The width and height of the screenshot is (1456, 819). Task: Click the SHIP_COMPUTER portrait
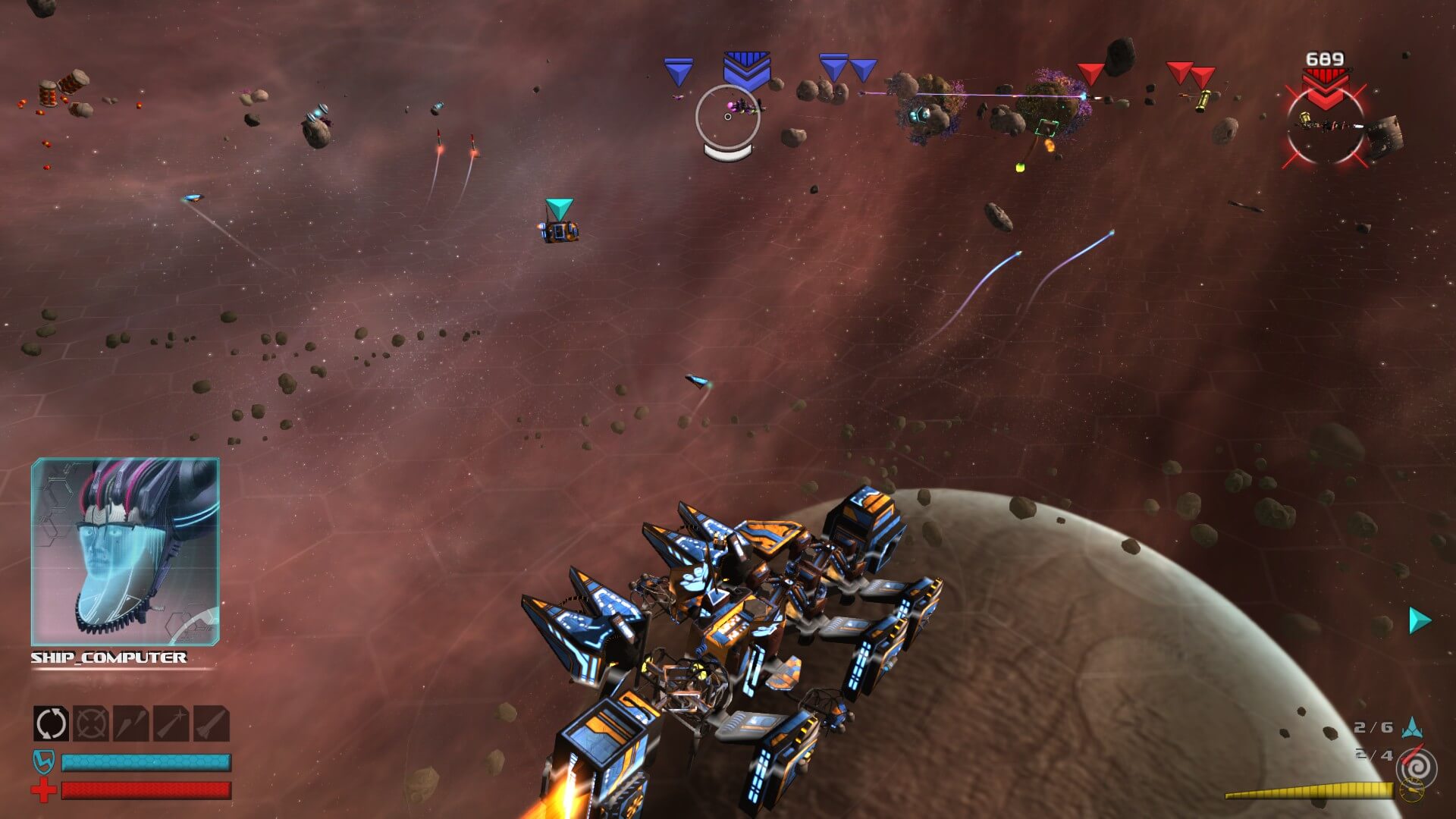click(x=125, y=551)
